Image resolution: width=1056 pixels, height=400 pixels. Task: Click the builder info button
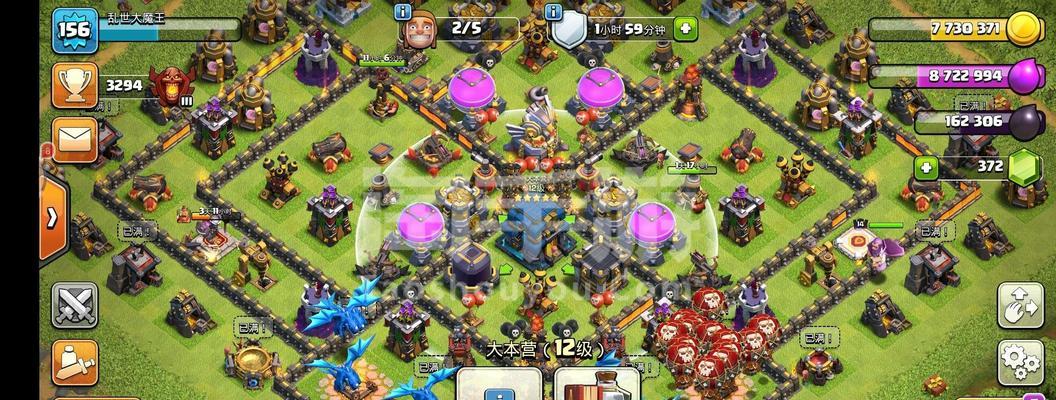(403, 12)
